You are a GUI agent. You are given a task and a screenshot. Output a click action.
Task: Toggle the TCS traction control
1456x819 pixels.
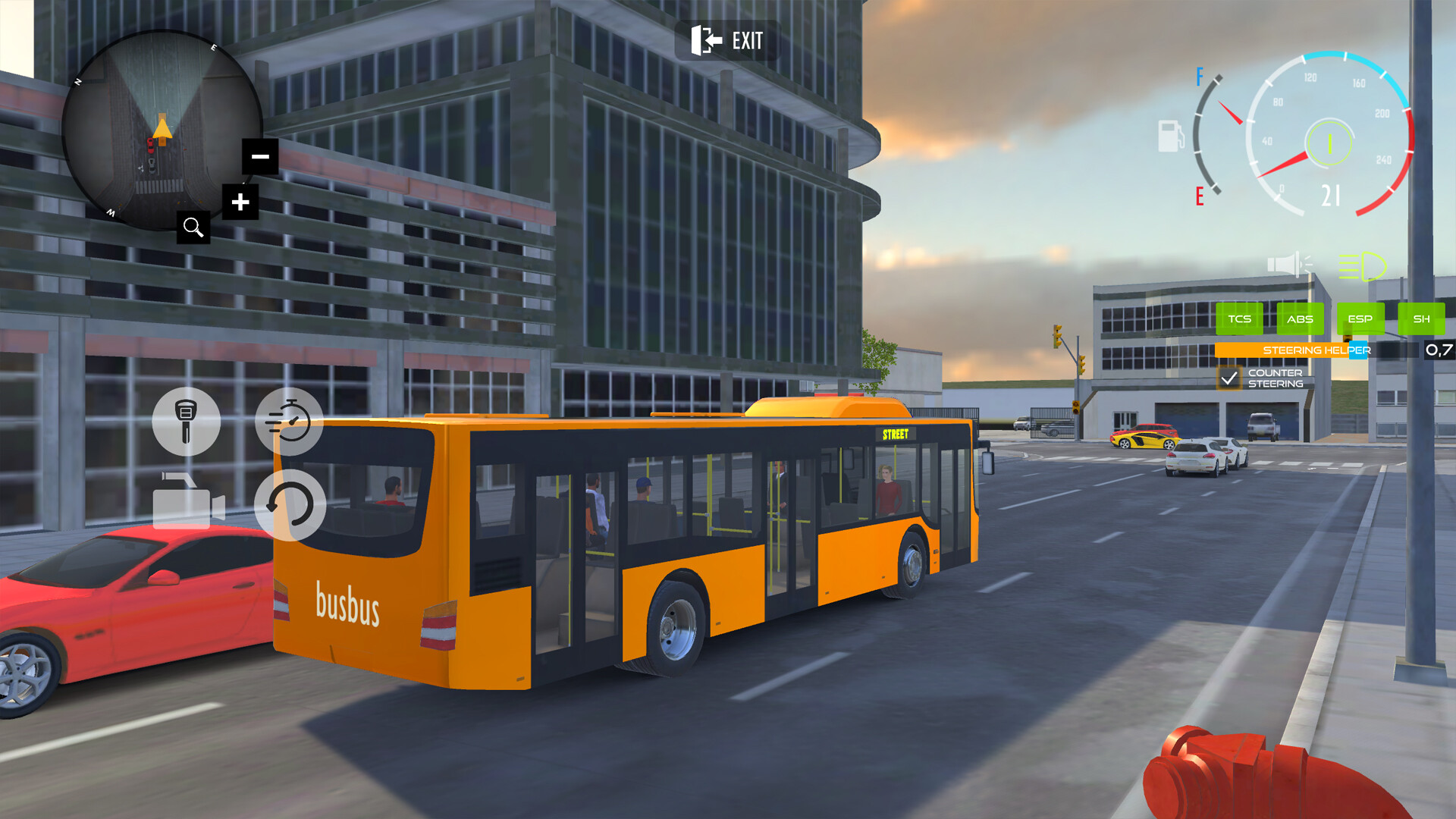point(1239,319)
